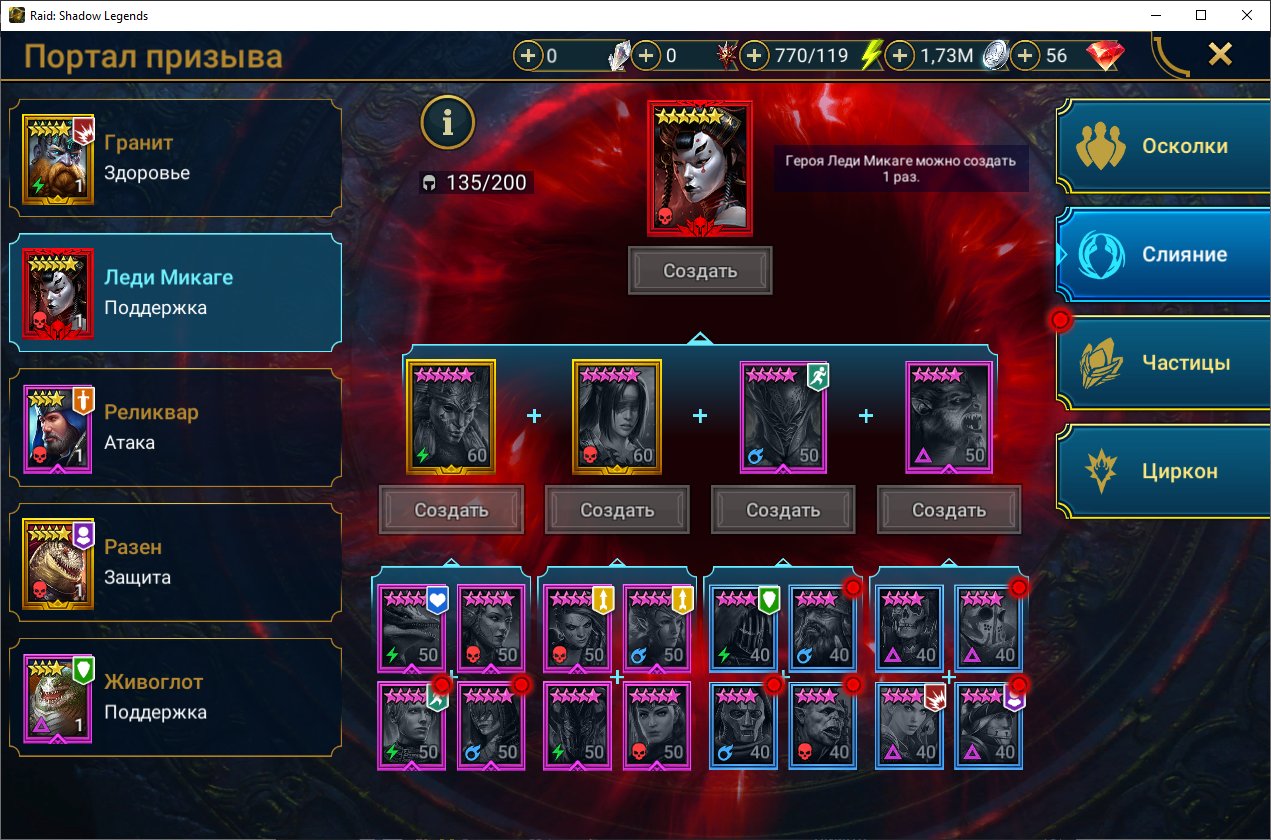Choose the Леди Микаге fusion entry

pyautogui.click(x=175, y=293)
